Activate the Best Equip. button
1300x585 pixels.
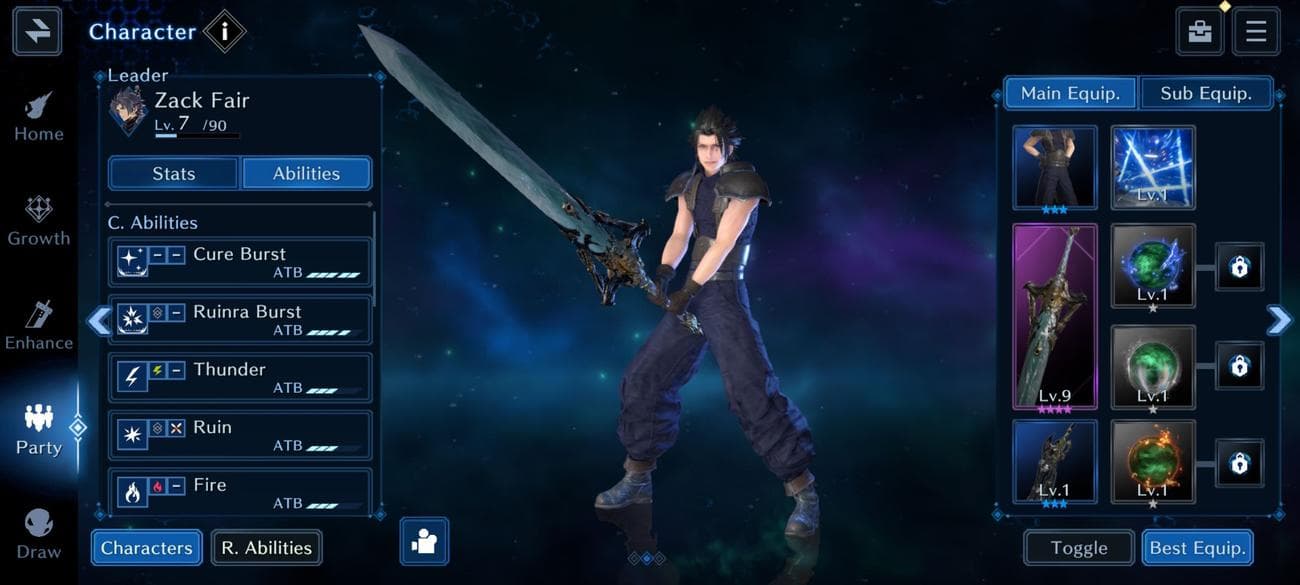coord(1197,548)
